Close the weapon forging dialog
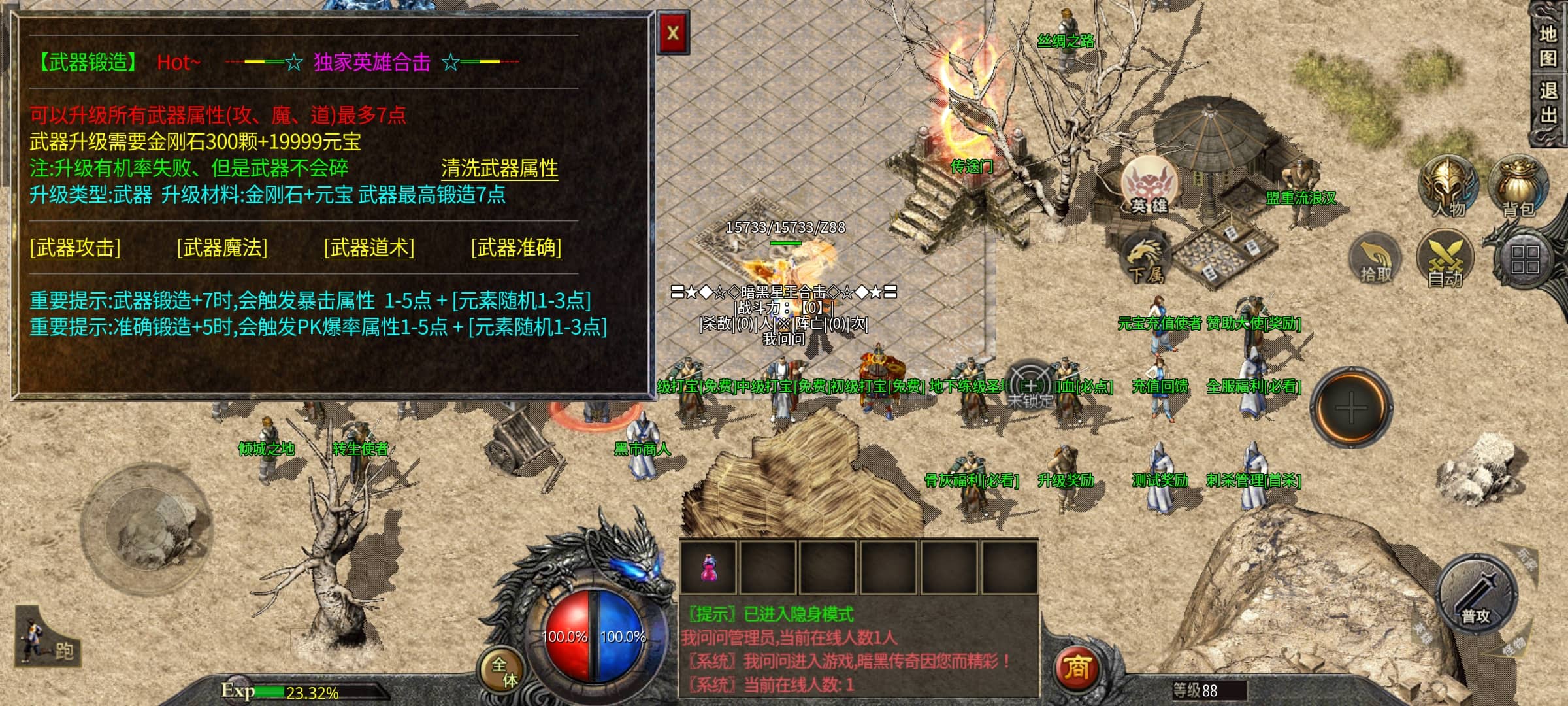Viewport: 1568px width, 706px height. (x=673, y=33)
